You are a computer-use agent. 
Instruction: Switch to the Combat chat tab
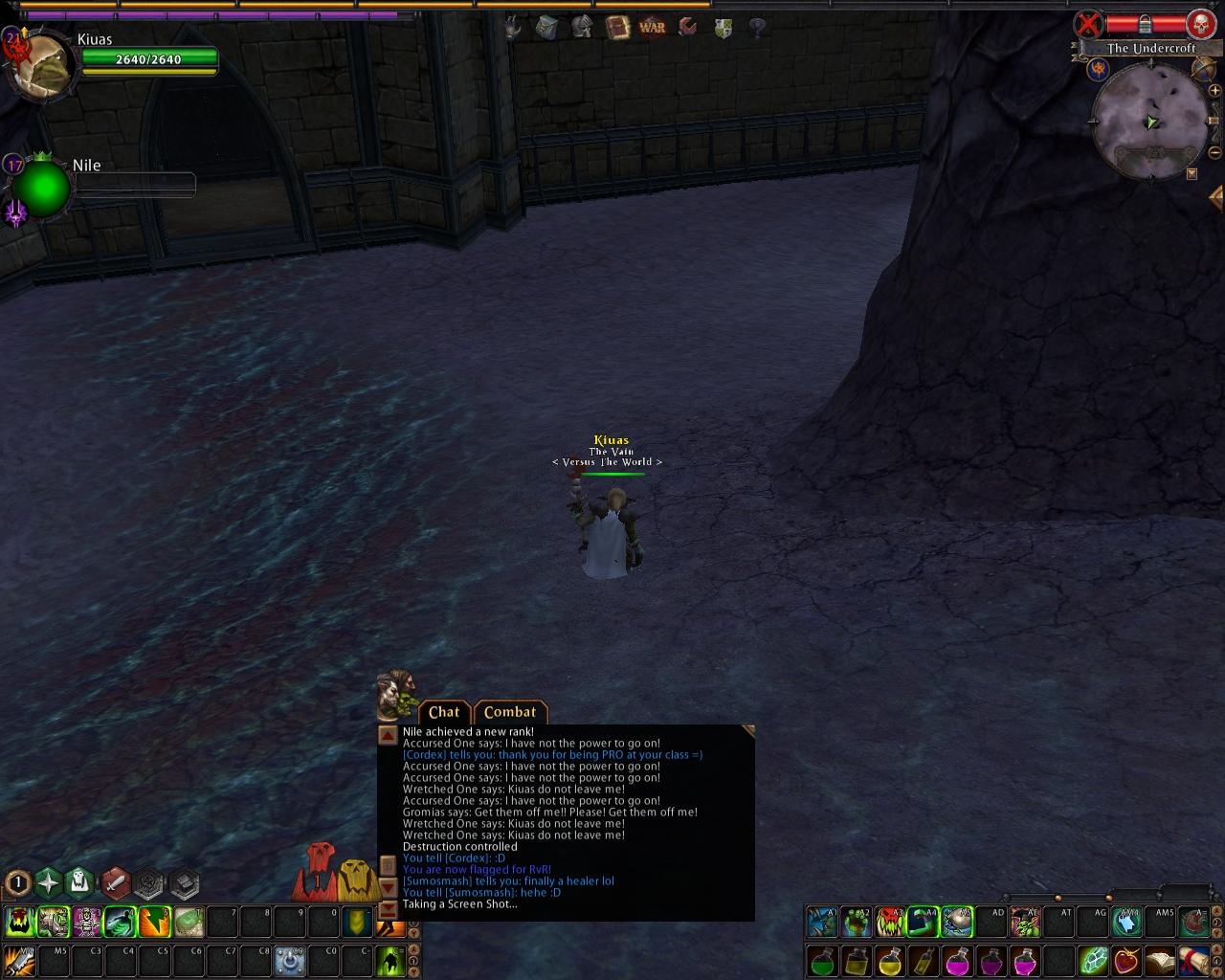click(x=510, y=712)
